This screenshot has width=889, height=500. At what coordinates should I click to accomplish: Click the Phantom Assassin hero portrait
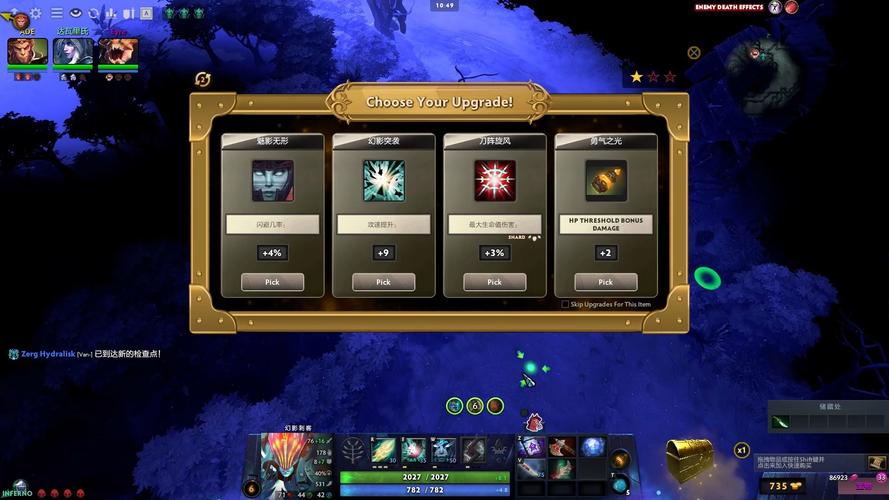pyautogui.click(x=283, y=460)
